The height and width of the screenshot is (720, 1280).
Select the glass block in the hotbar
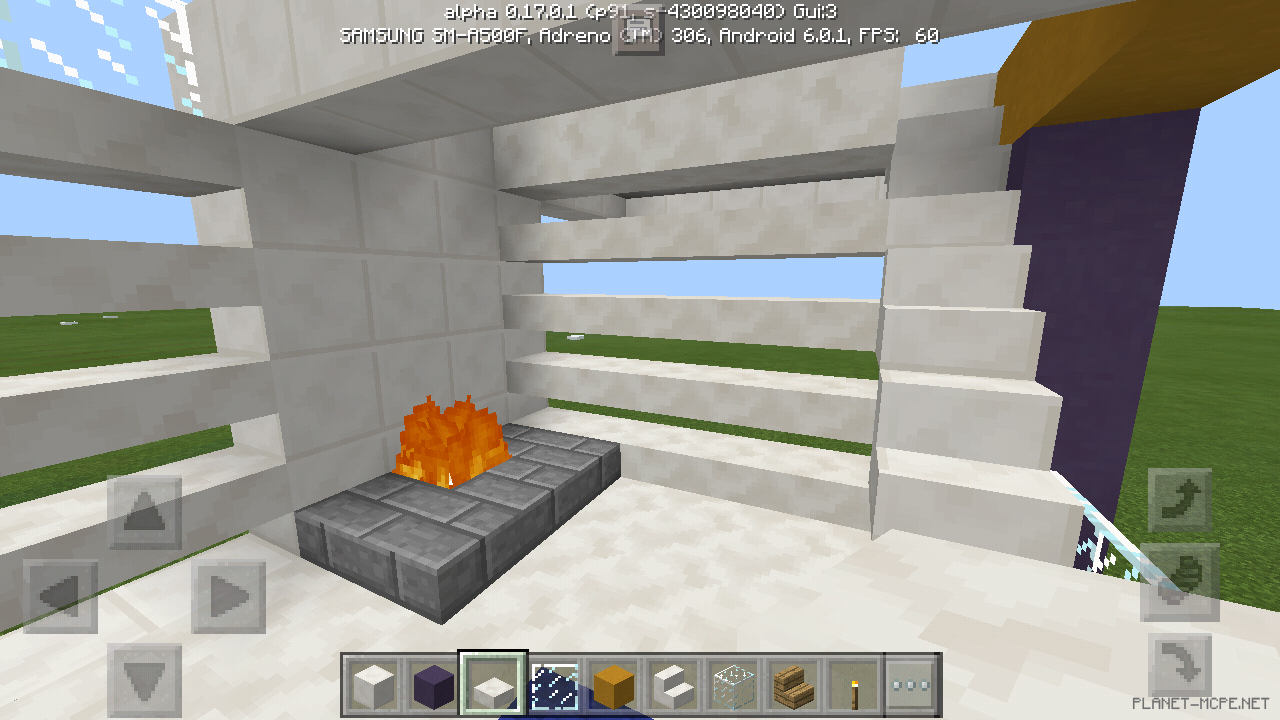732,681
